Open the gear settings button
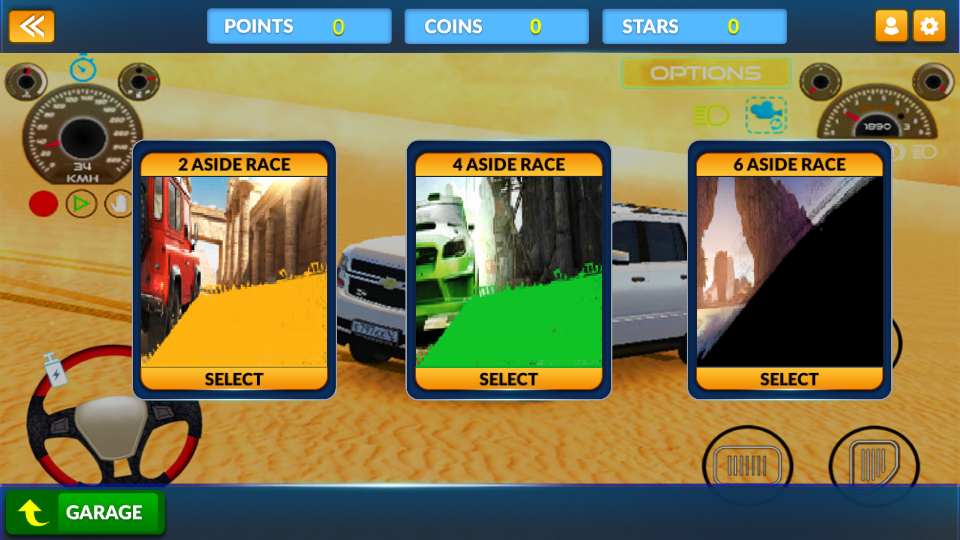The image size is (960, 540). 929,26
